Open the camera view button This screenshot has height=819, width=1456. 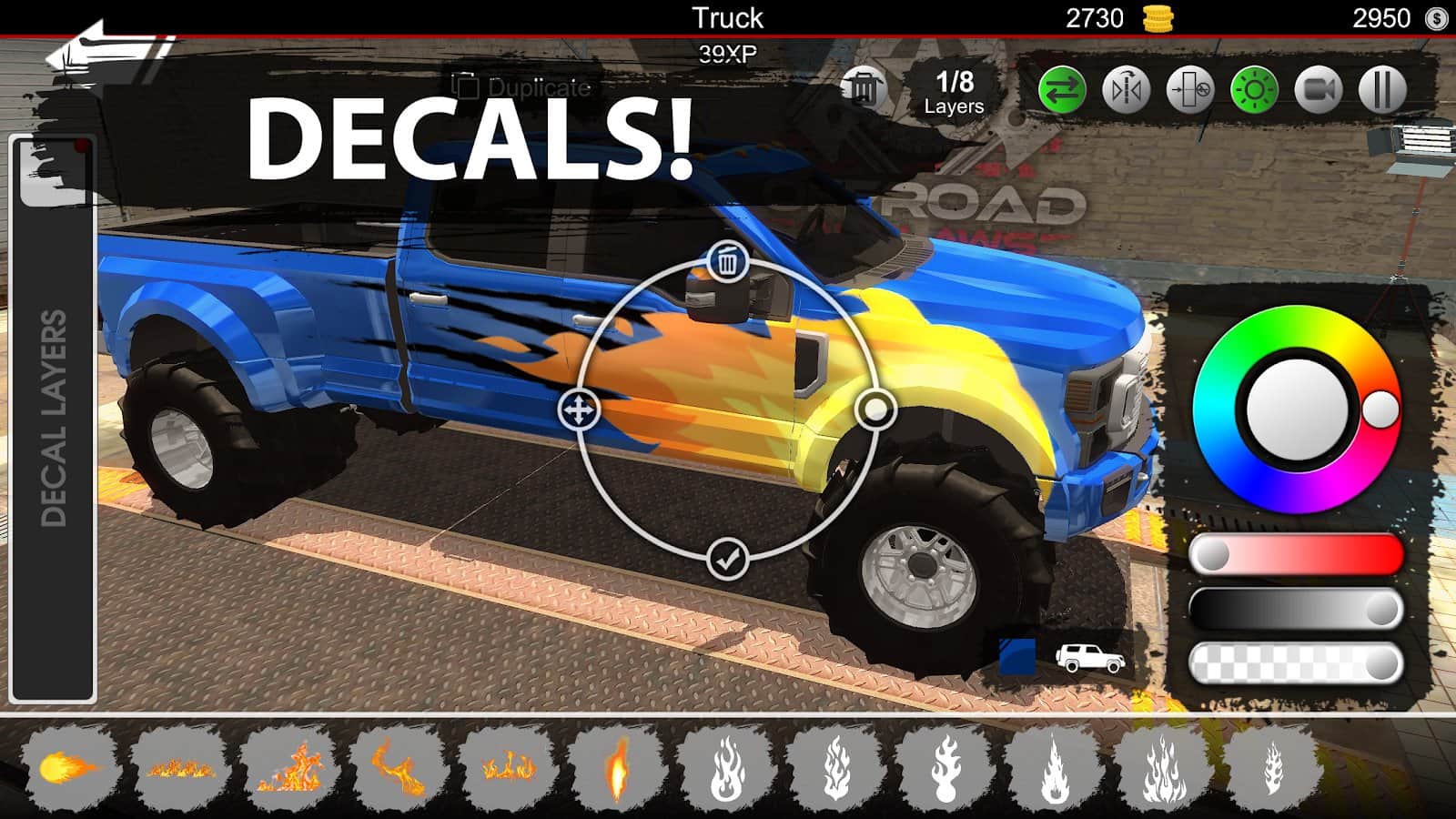pyautogui.click(x=1319, y=90)
